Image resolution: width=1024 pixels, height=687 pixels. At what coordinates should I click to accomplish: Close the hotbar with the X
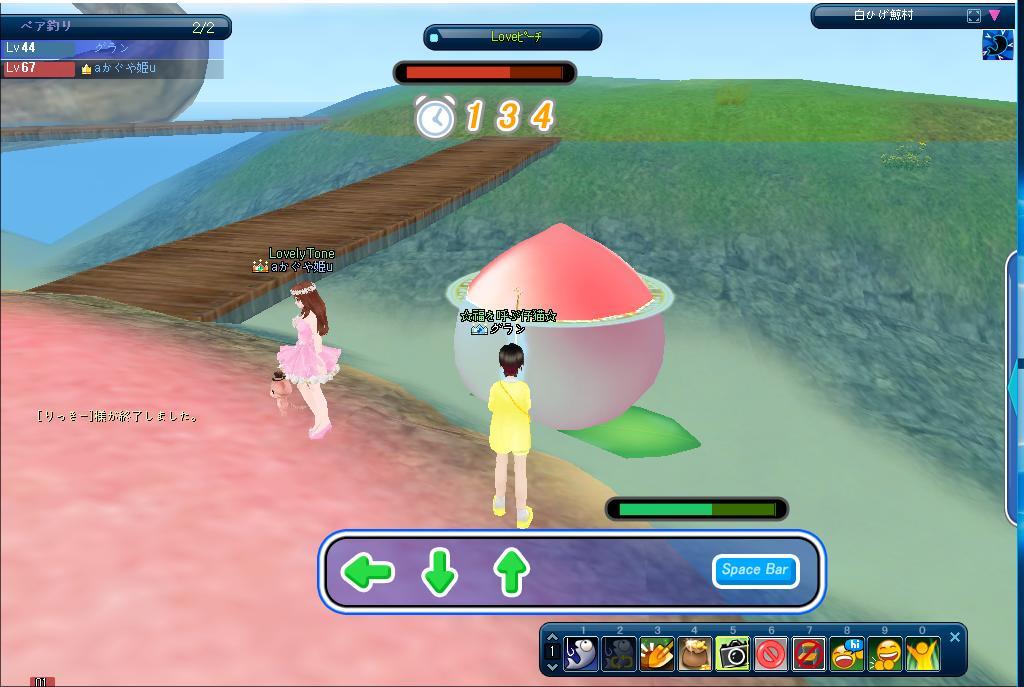[955, 637]
